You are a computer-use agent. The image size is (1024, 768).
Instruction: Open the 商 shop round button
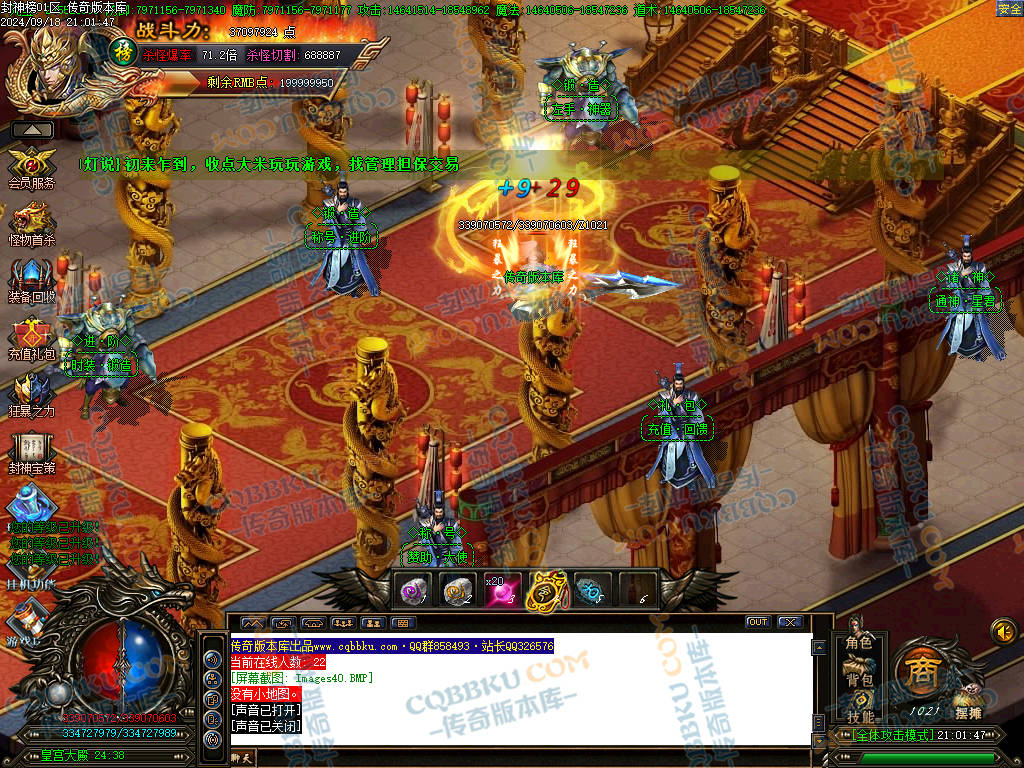[918, 670]
